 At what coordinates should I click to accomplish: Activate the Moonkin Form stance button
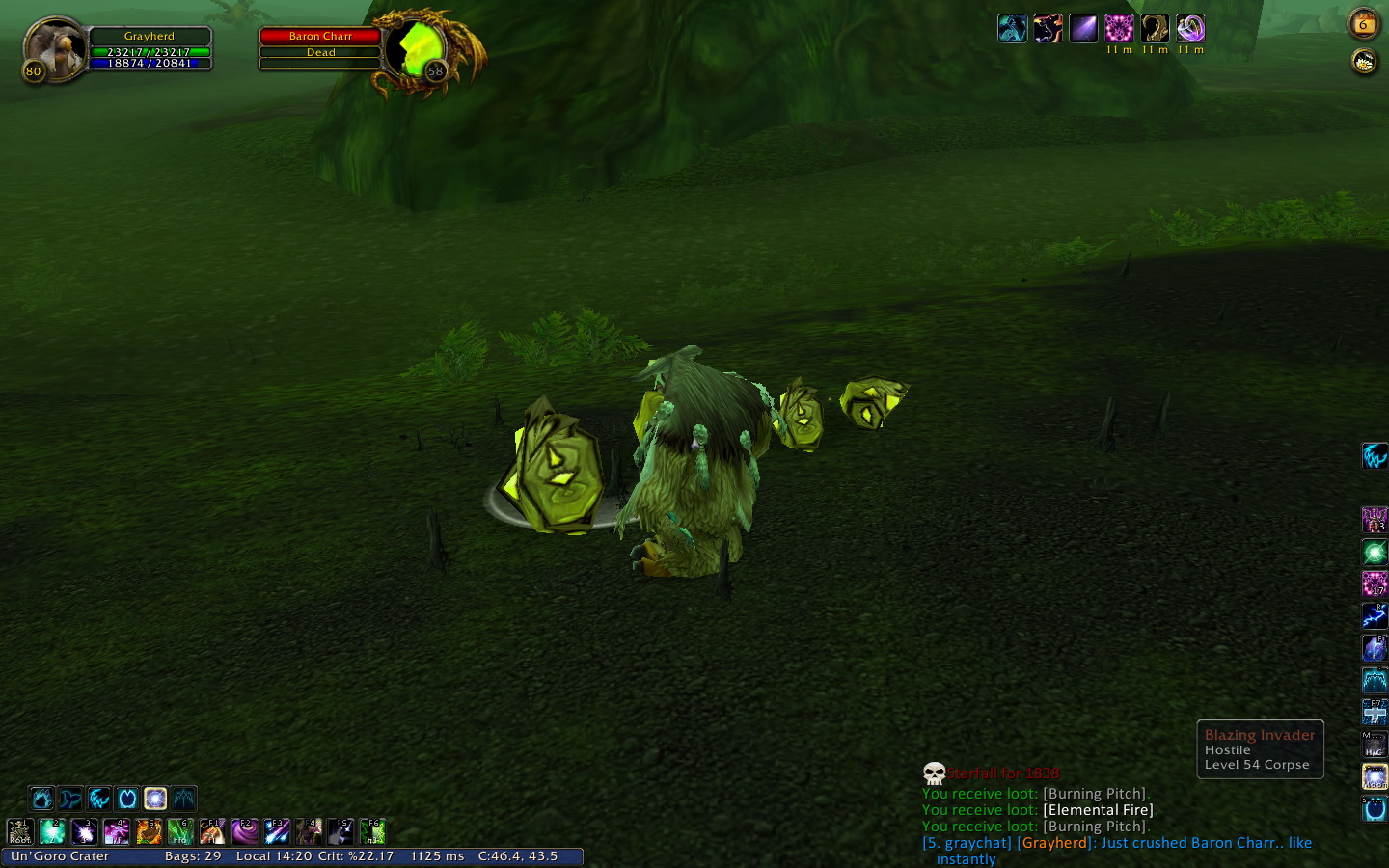coord(155,799)
